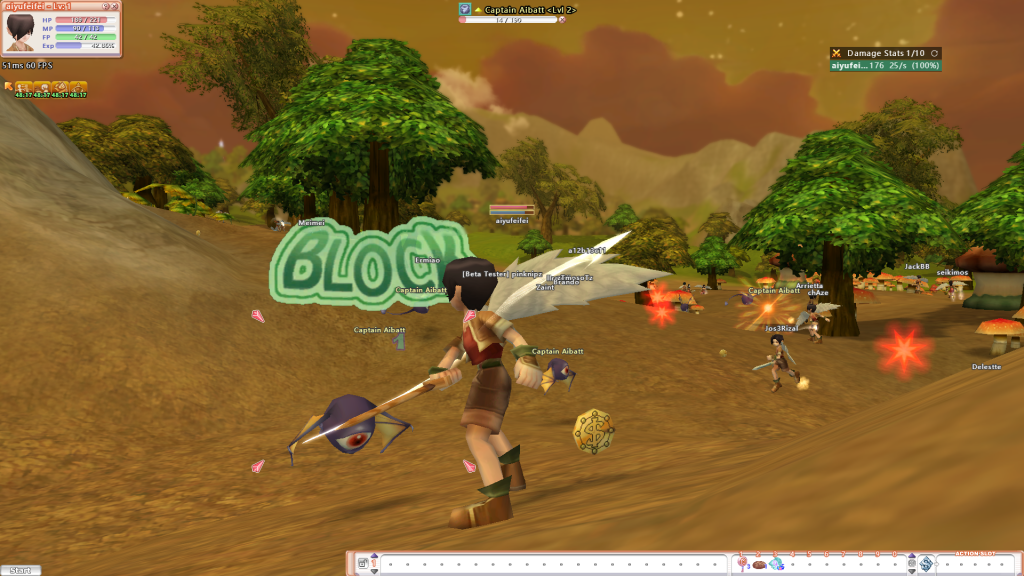Reset the Damage Stats panel

tap(933, 53)
